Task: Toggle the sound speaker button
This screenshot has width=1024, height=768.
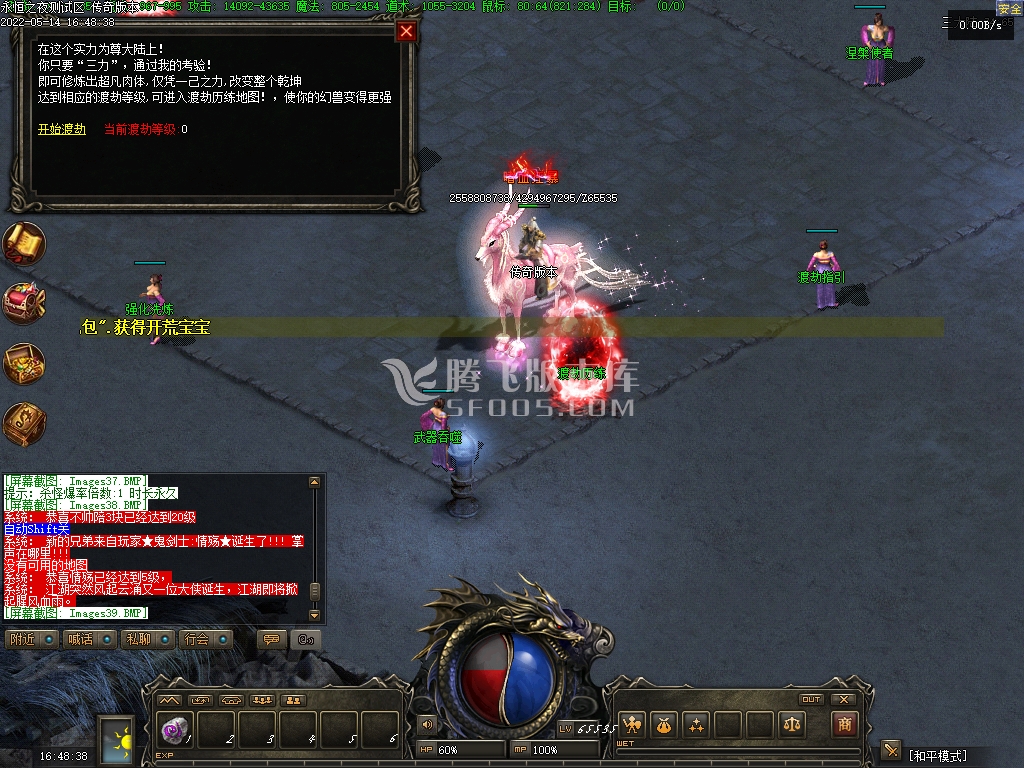Action: pos(428,724)
